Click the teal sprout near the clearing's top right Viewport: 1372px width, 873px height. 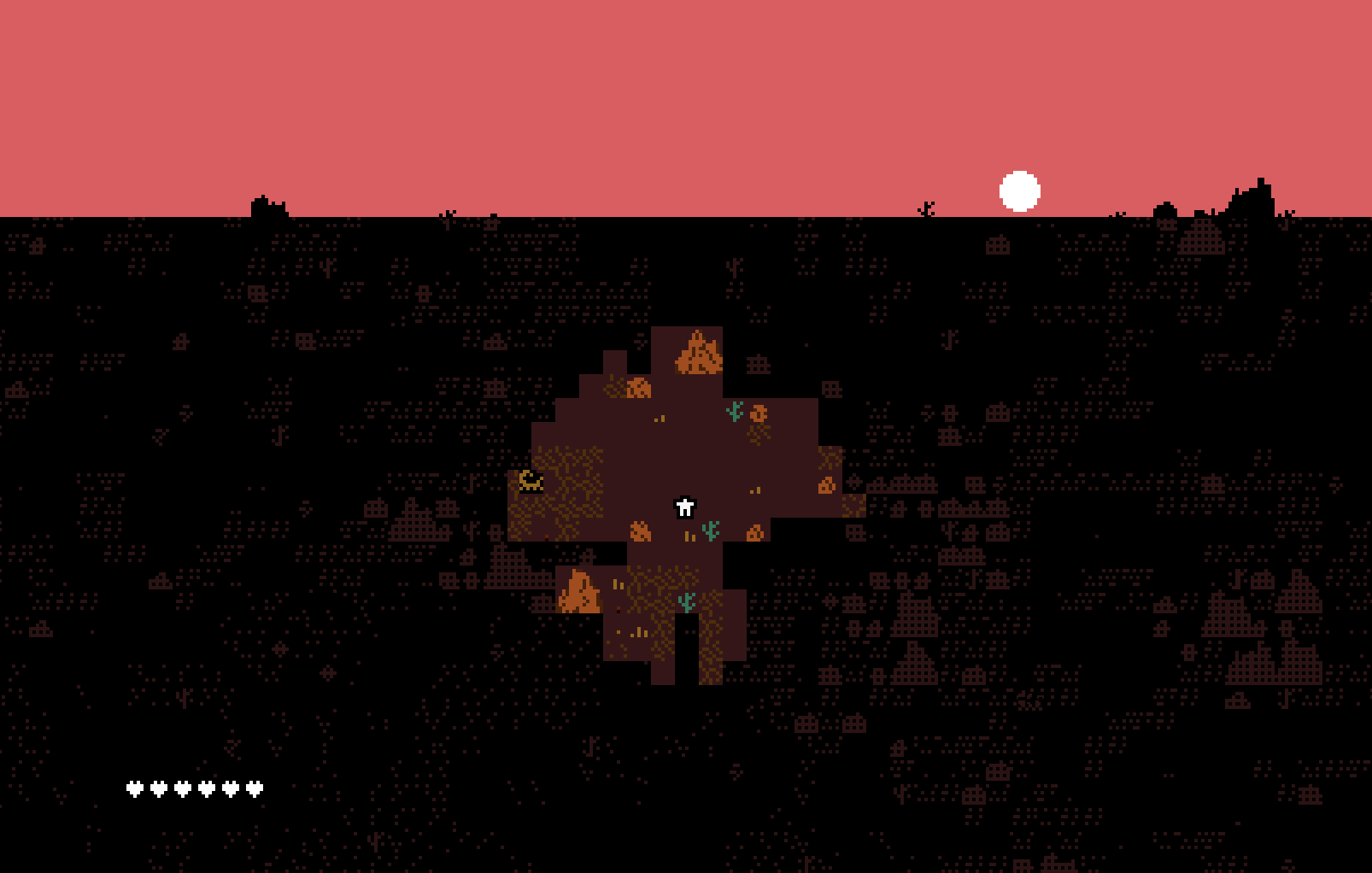(733, 410)
